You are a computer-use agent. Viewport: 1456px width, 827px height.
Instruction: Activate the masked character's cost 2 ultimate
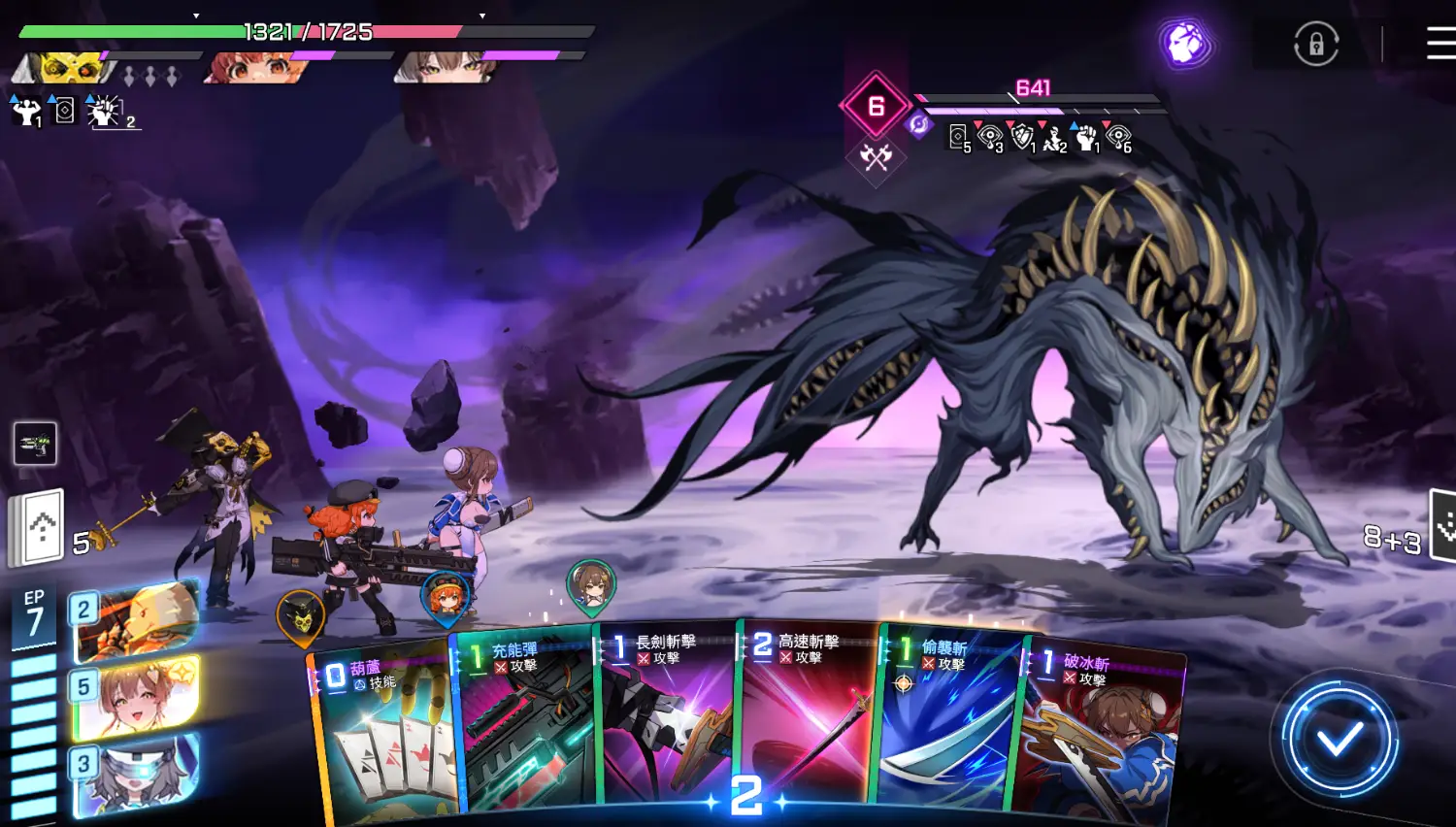click(136, 621)
